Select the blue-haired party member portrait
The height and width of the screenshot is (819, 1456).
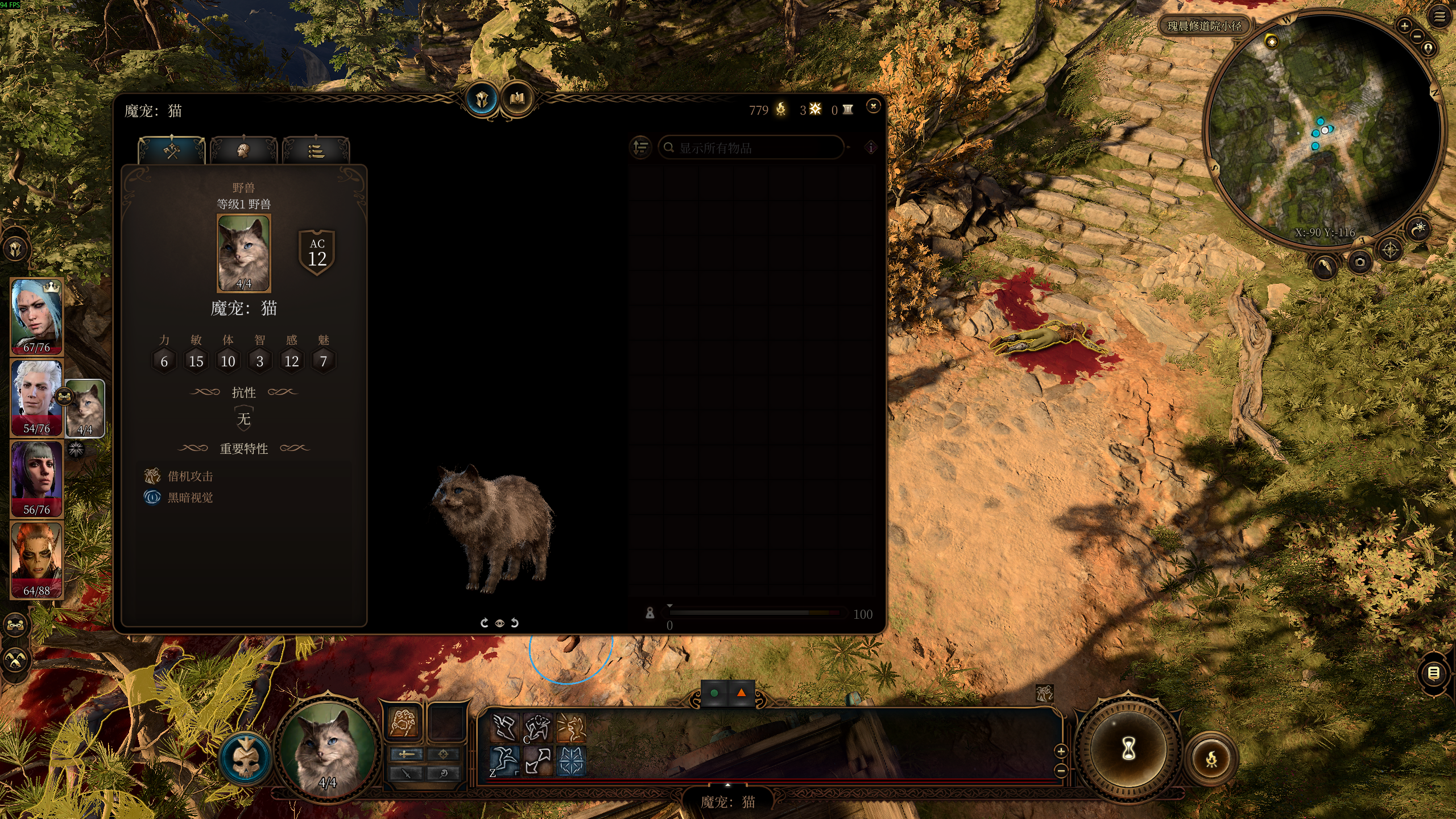37,316
